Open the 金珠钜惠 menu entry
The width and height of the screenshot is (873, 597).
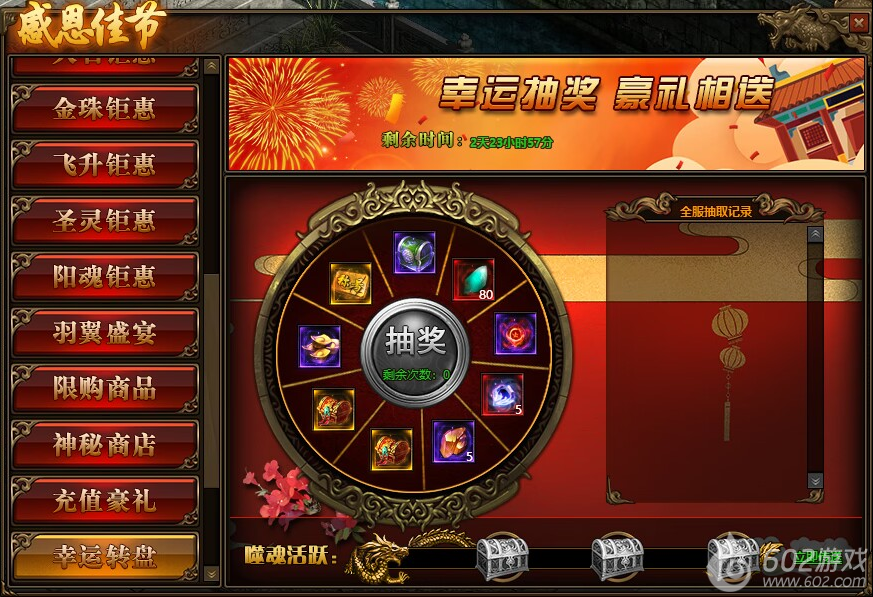tap(104, 109)
